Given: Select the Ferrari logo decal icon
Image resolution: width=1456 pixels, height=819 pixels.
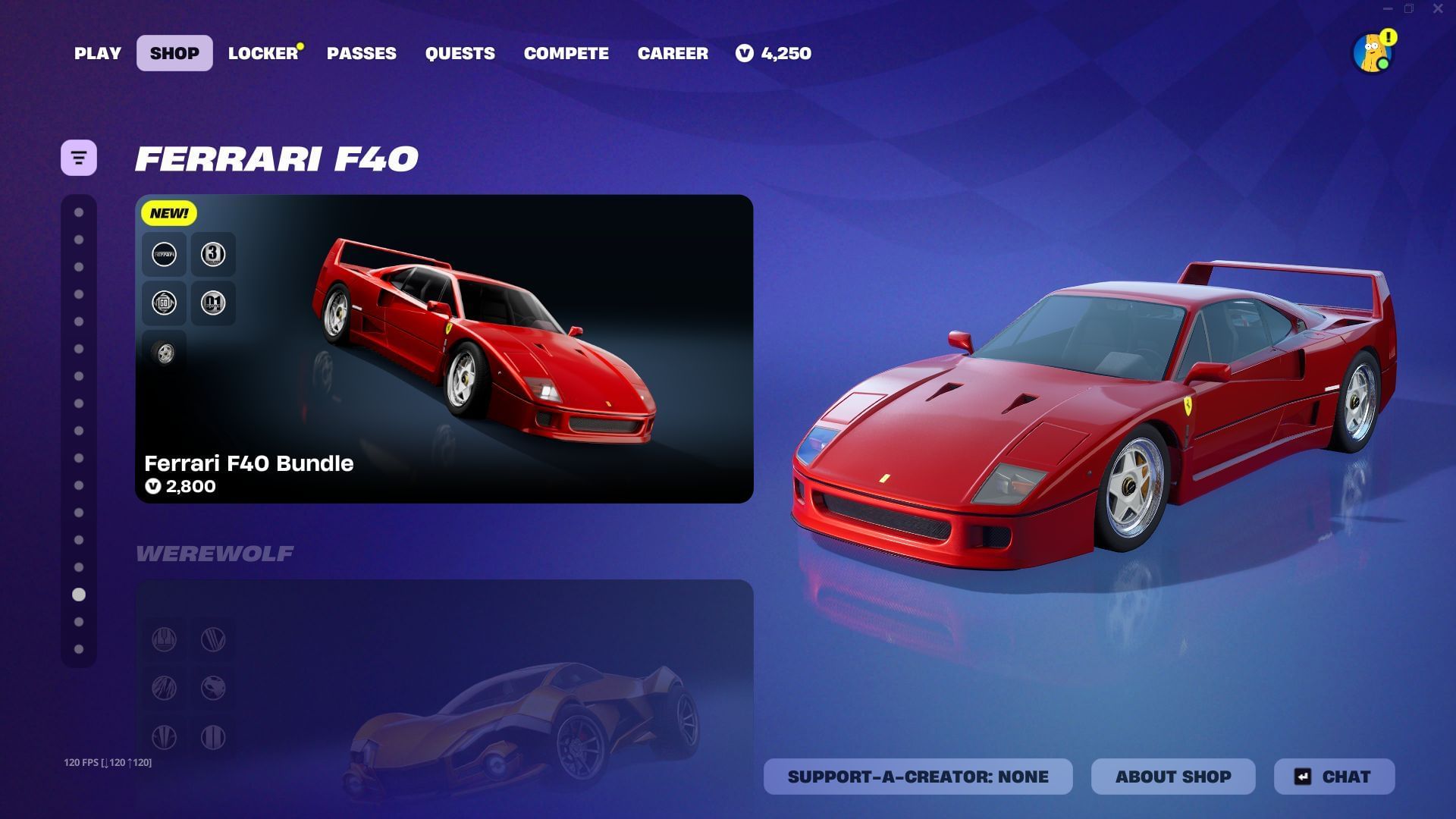Looking at the screenshot, I should coord(164,254).
